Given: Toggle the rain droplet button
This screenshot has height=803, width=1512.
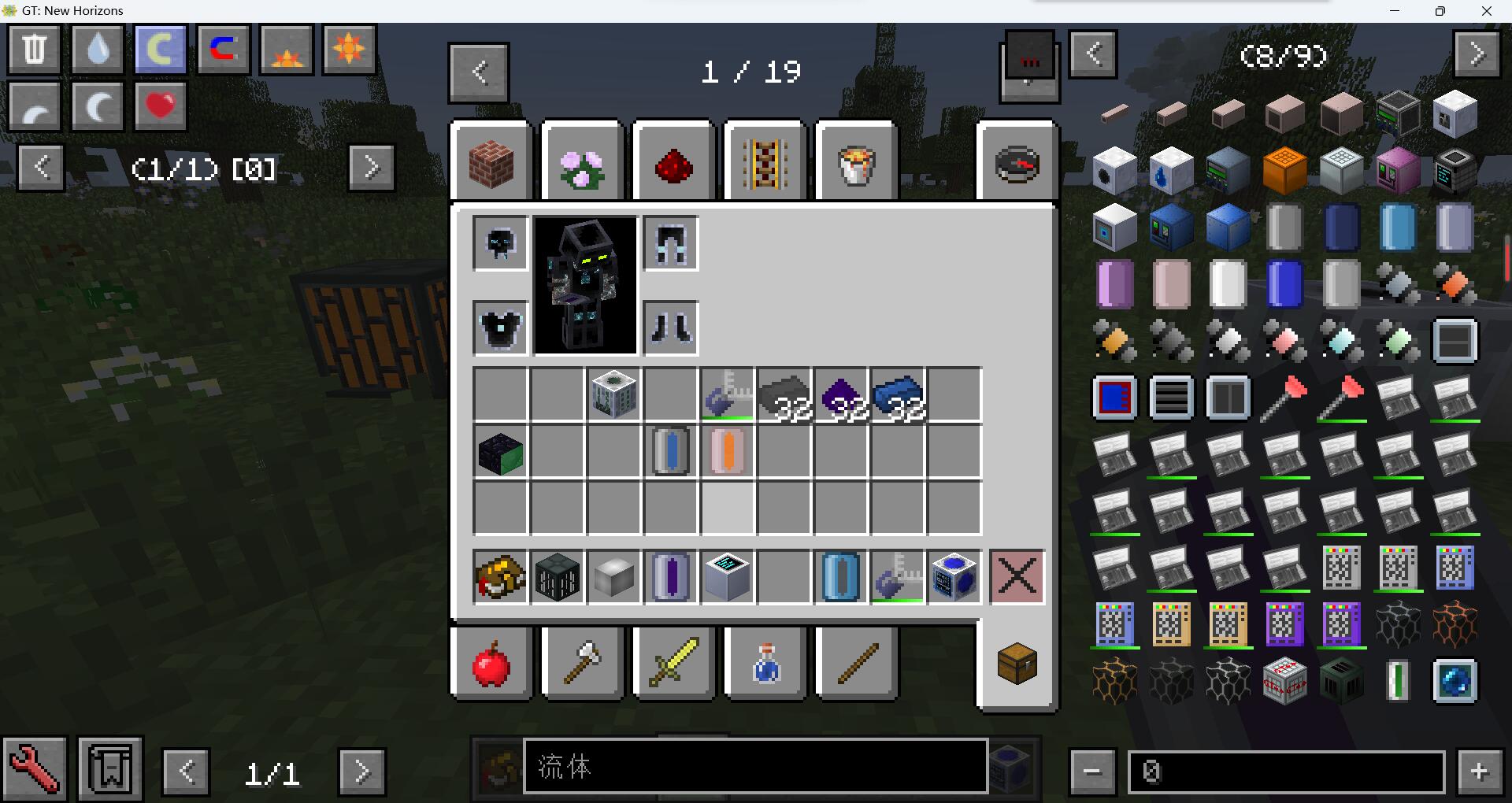Looking at the screenshot, I should pos(97,49).
